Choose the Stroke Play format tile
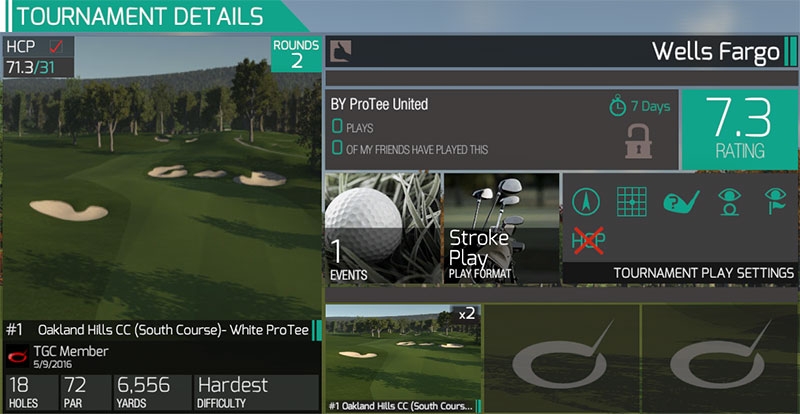The image size is (800, 414). pos(498,227)
